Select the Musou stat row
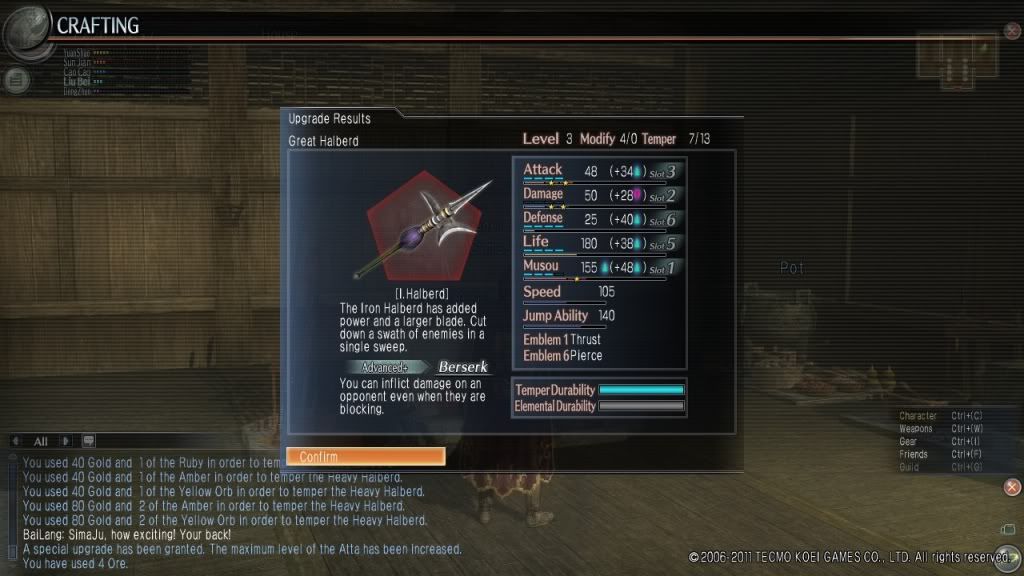Screen dimensions: 1024x576 coord(598,268)
